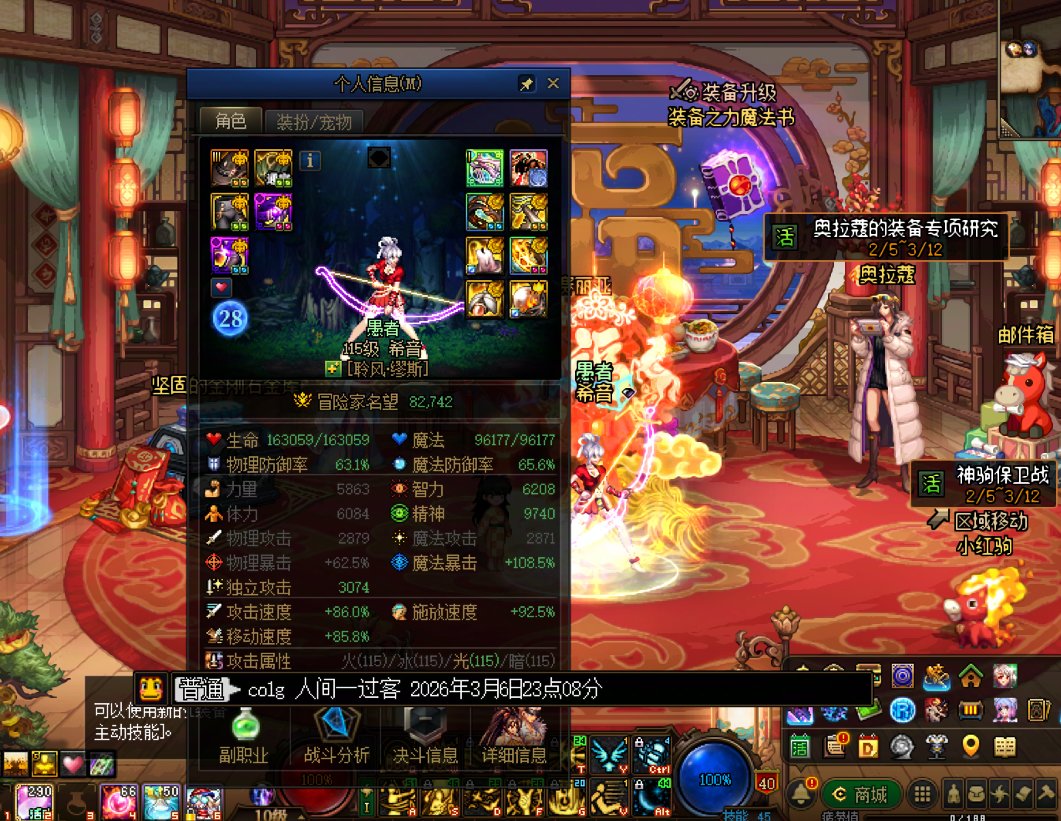Click the blue circular R icon
Viewport: 1061px width, 821px height.
click(x=903, y=710)
